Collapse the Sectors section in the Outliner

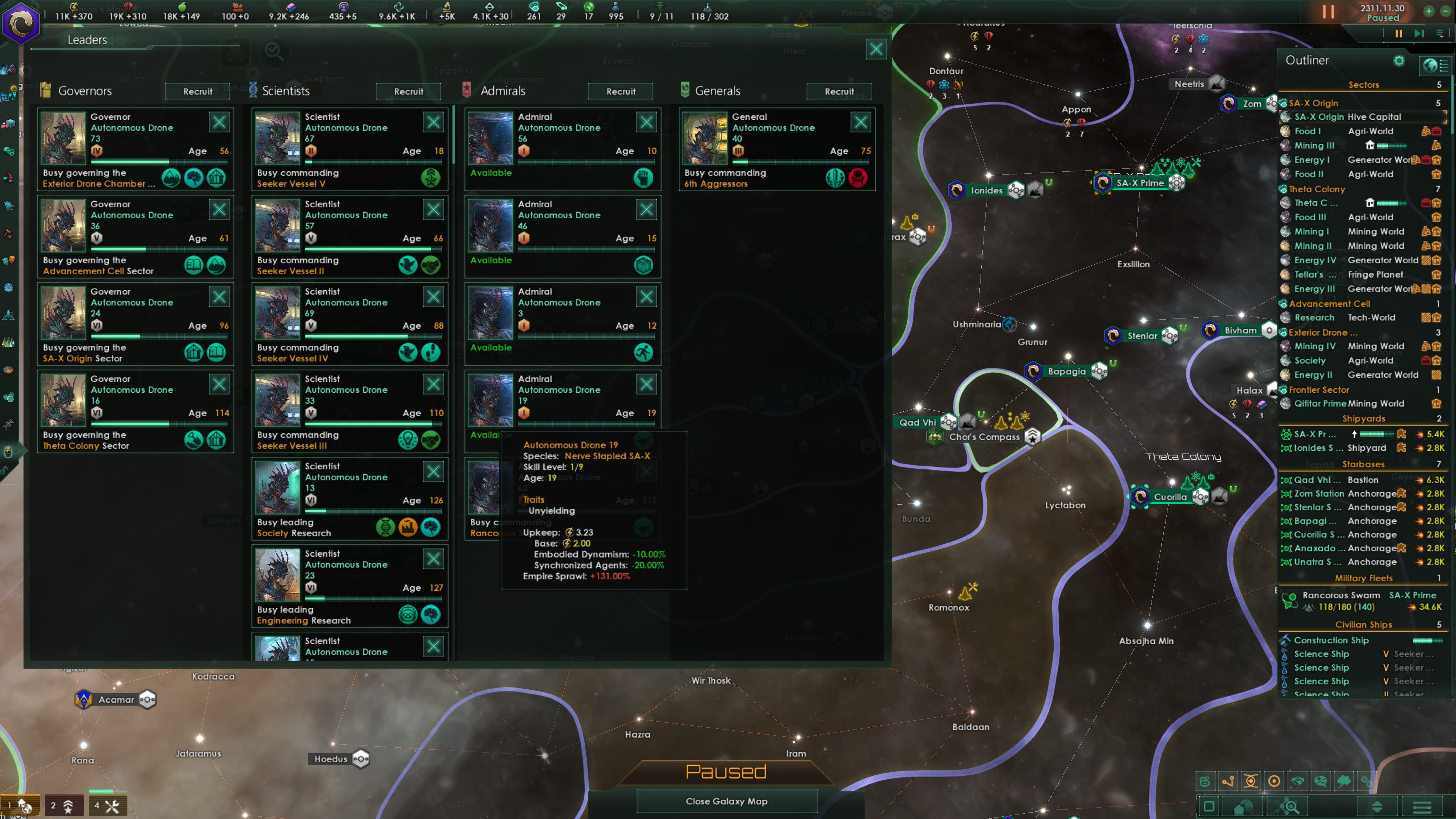(1364, 84)
